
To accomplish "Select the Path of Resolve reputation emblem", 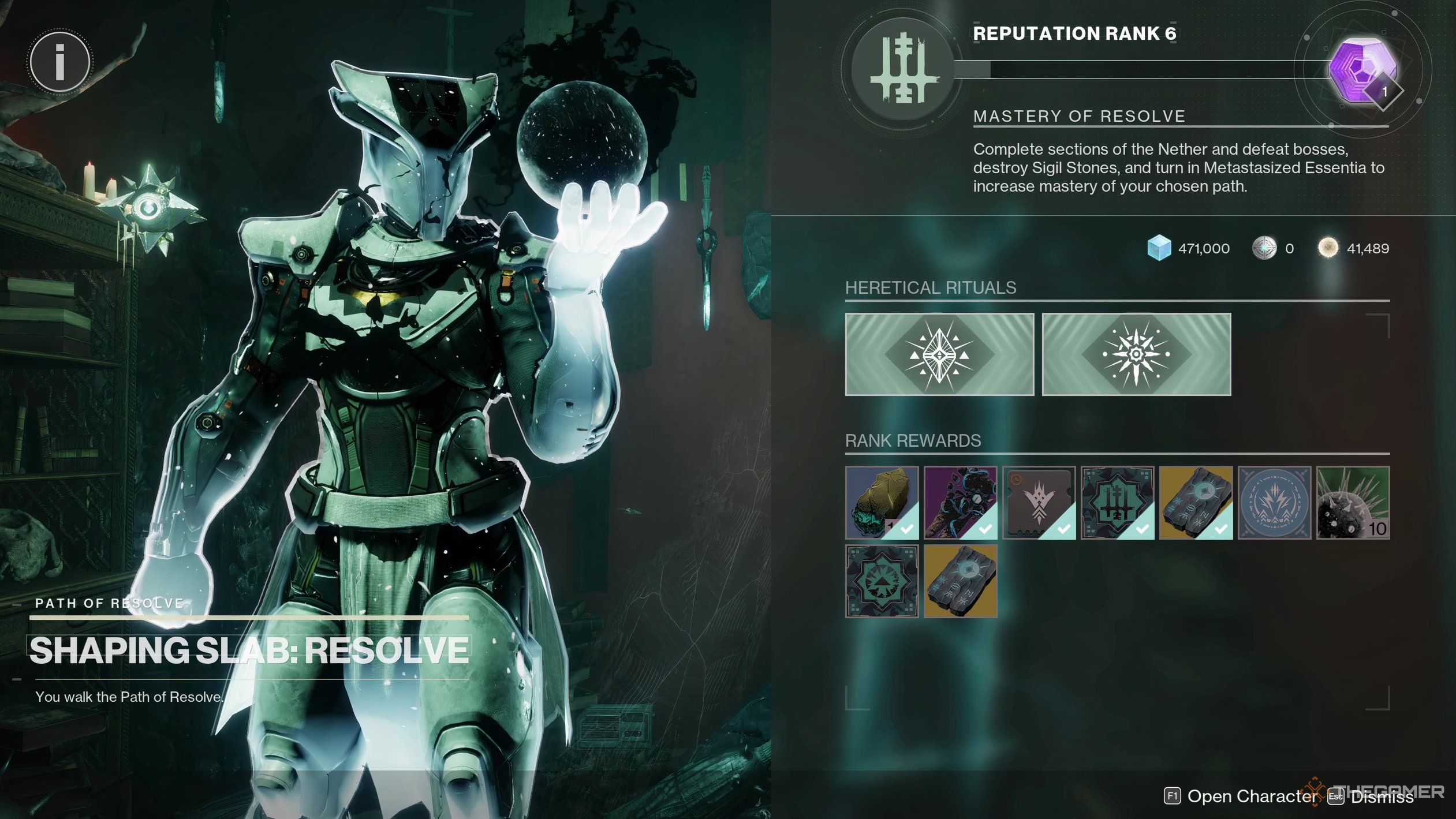I will coord(903,70).
